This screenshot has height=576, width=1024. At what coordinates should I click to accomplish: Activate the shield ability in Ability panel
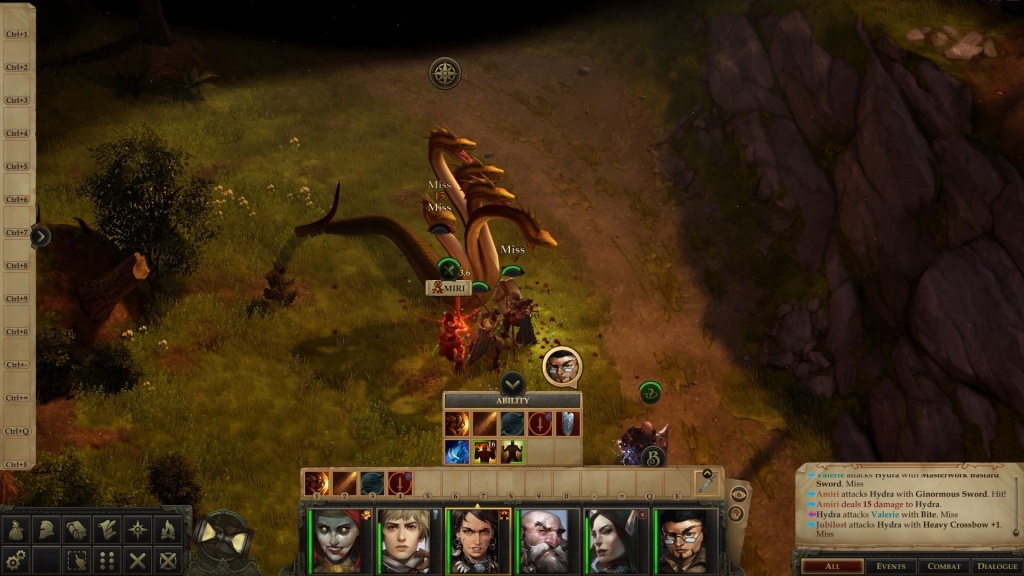568,424
